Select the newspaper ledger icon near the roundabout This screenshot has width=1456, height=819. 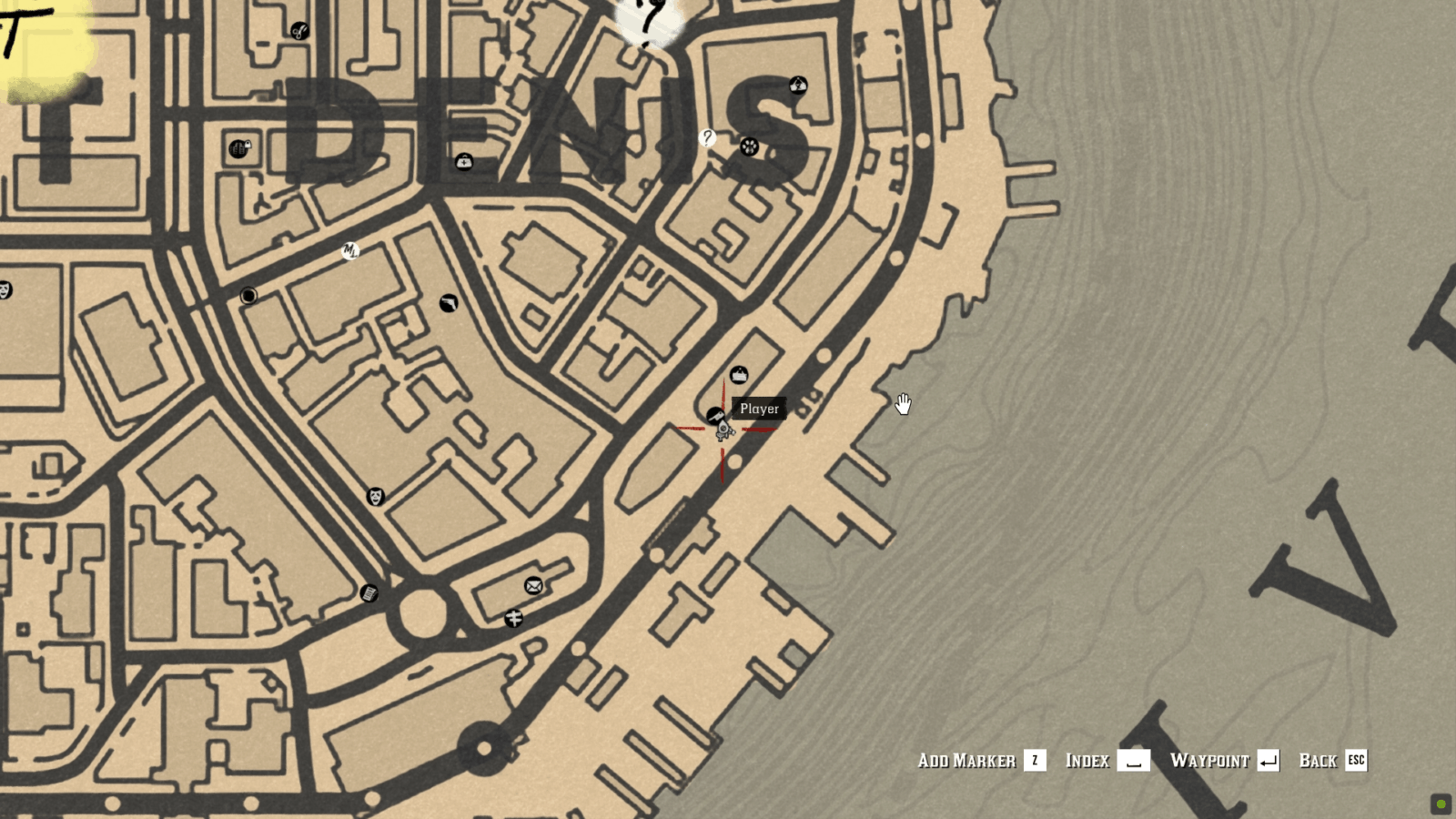[369, 594]
